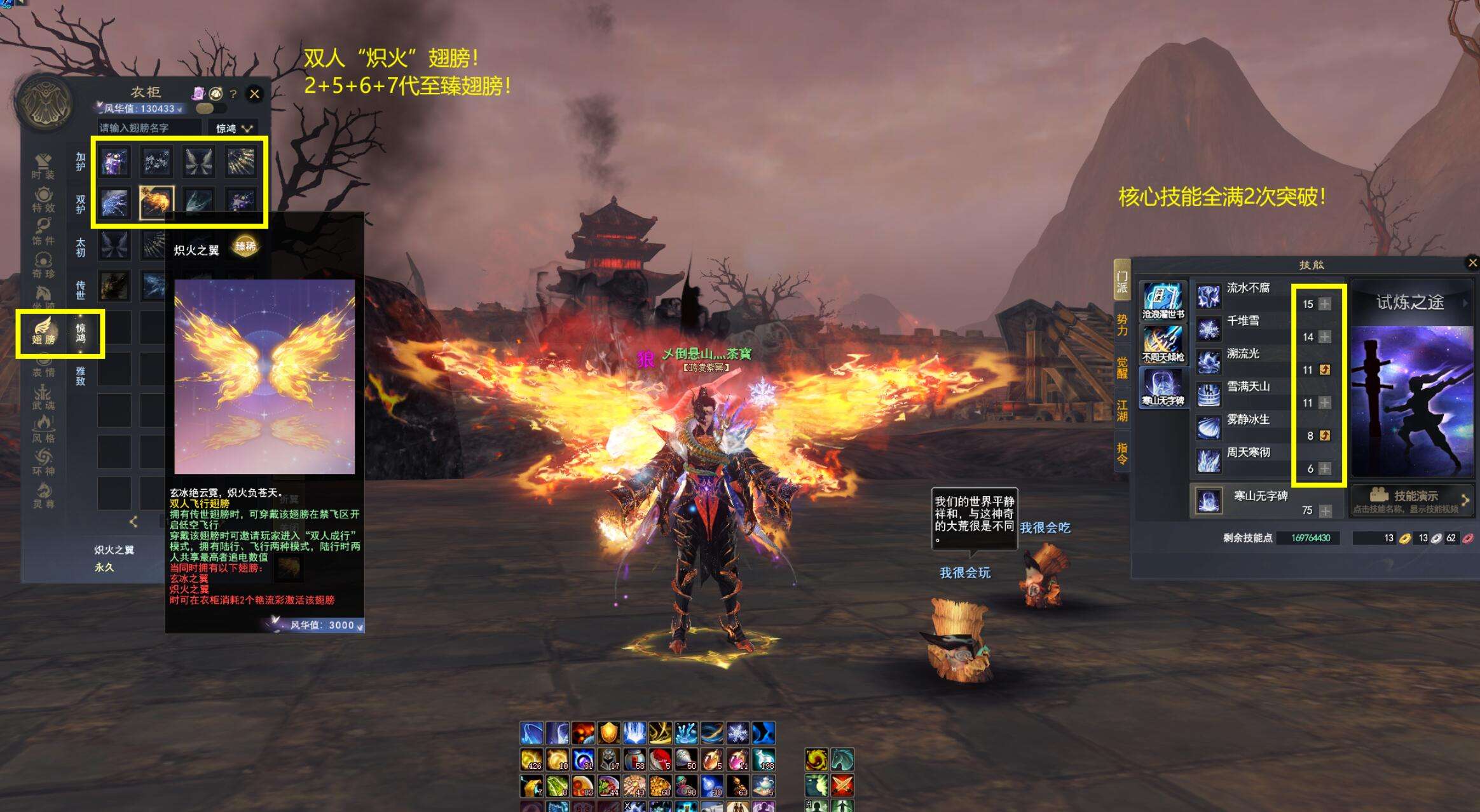
Task: Open the 翅膀 wings category
Action: [43, 332]
